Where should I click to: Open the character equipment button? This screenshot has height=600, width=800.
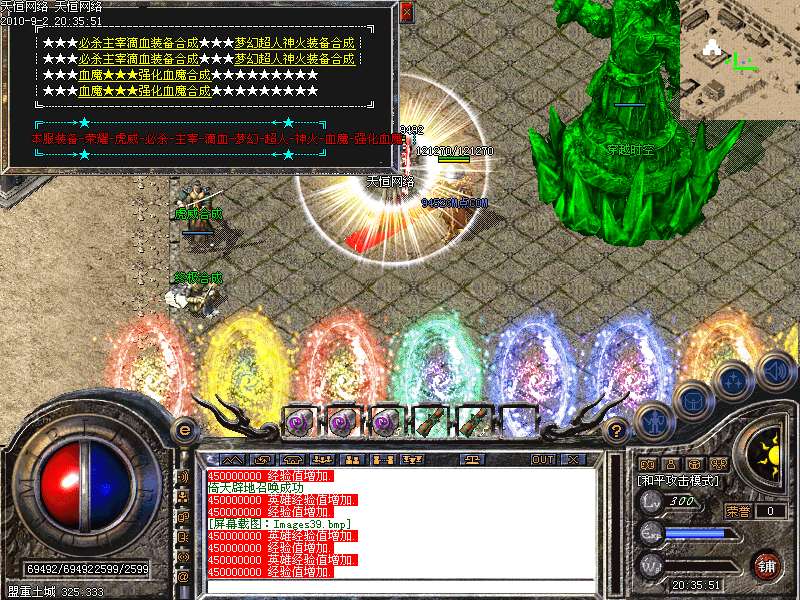point(653,418)
